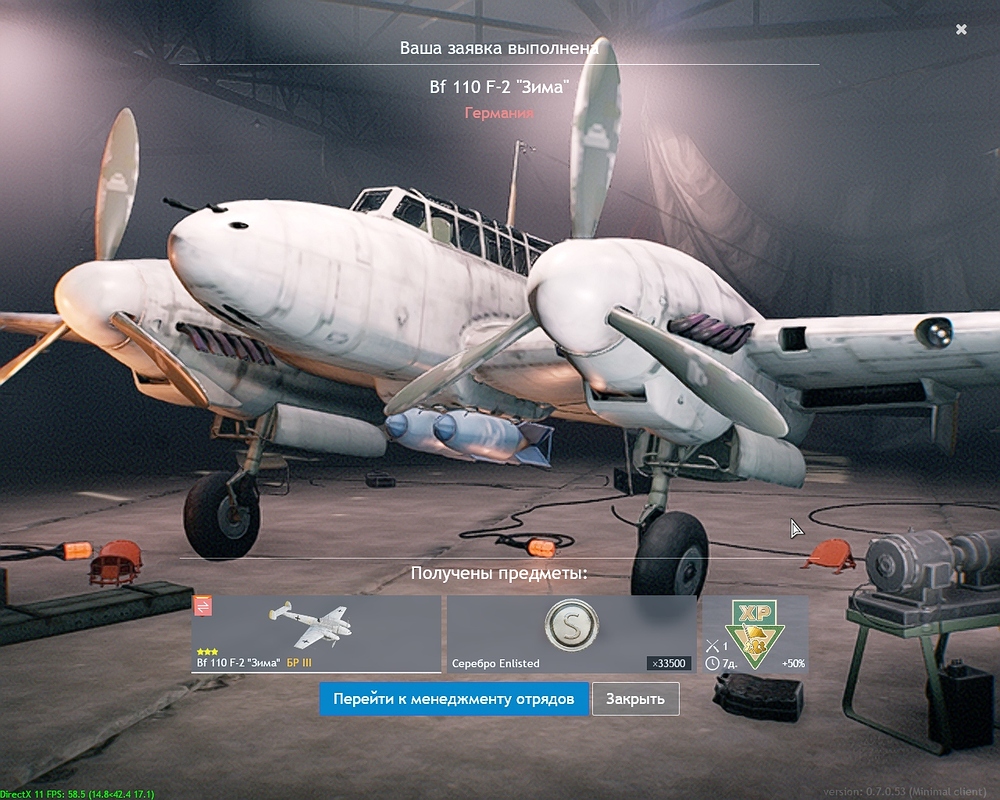Close the reward window with the X
The image size is (1000, 800).
(x=961, y=30)
